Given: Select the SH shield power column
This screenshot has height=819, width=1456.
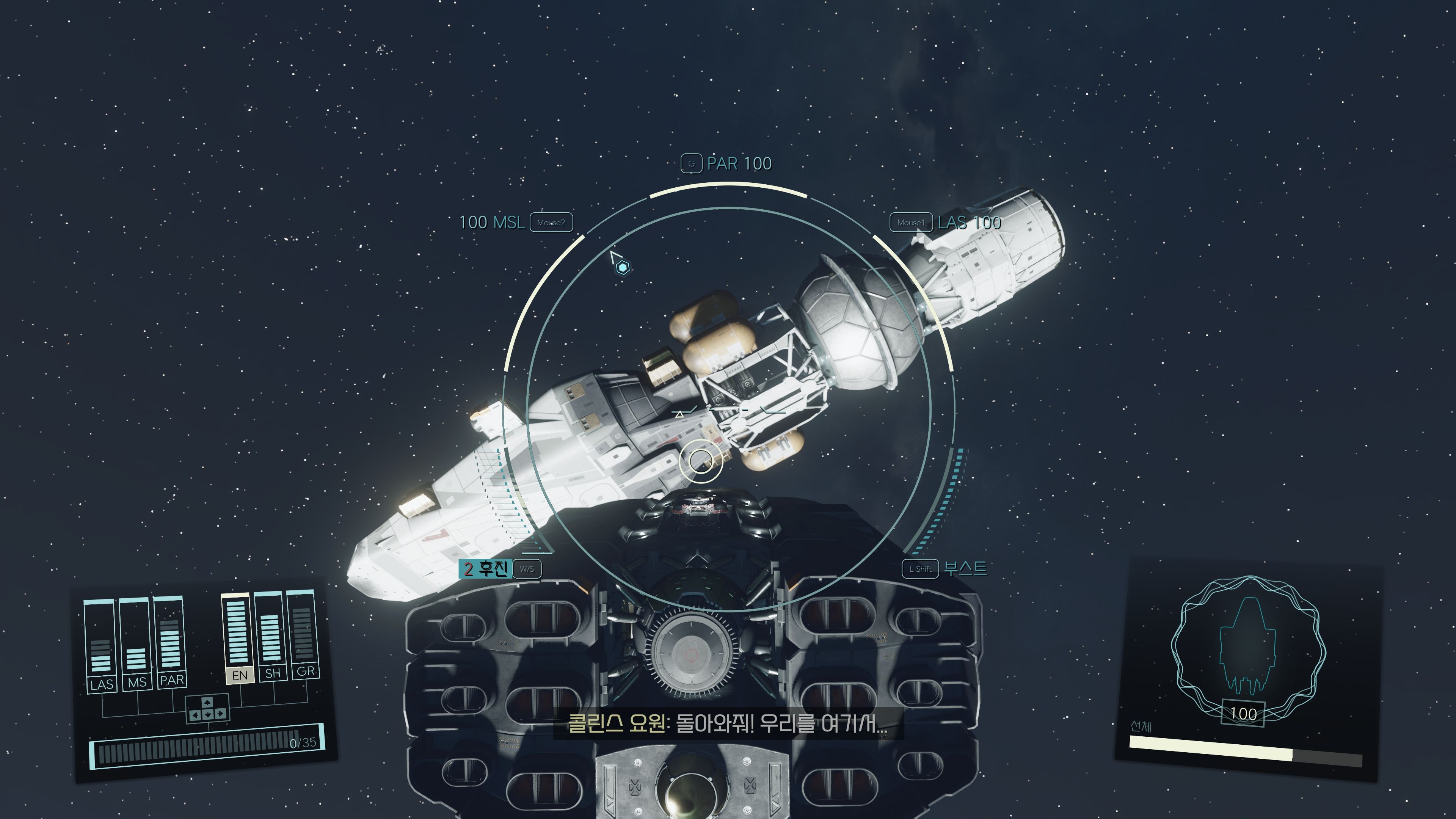Looking at the screenshot, I should click(270, 634).
